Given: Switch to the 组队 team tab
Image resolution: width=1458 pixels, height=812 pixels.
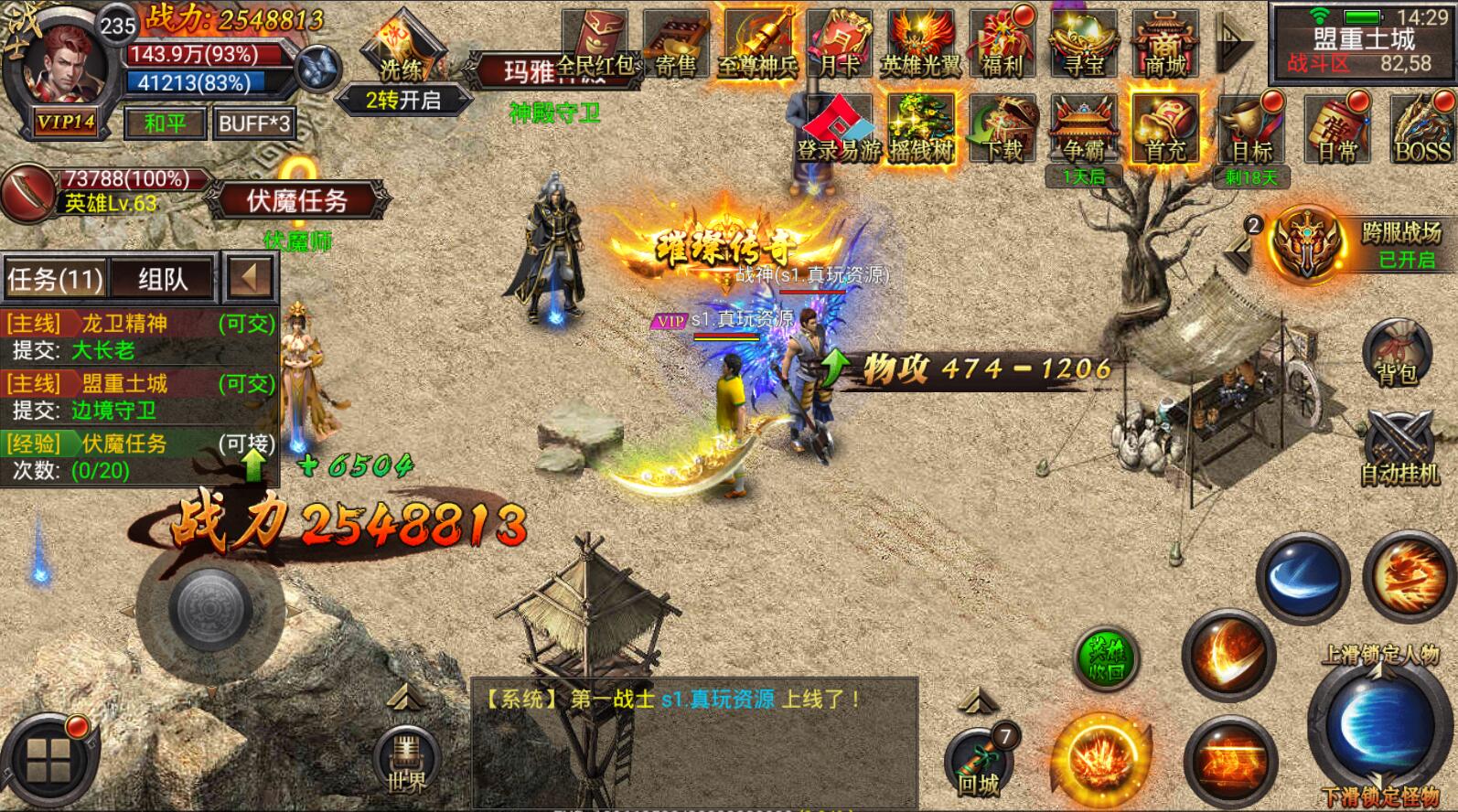Looking at the screenshot, I should tap(163, 279).
